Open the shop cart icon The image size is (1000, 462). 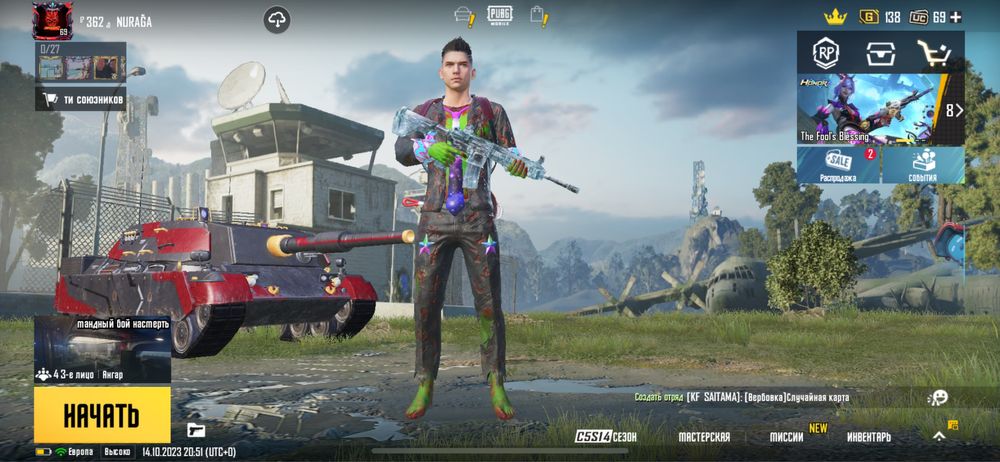tap(934, 52)
